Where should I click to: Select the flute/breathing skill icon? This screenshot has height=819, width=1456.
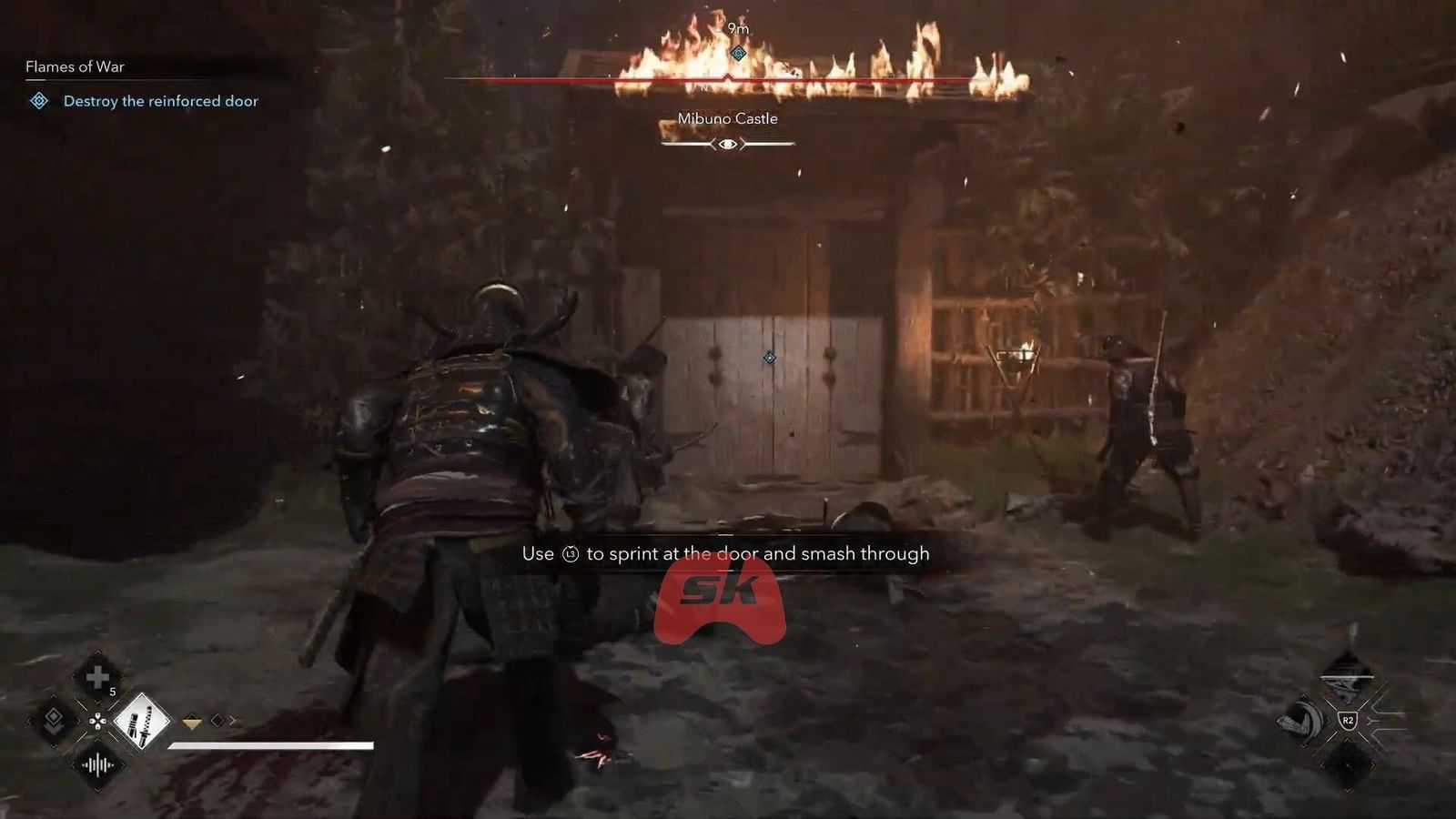[96, 765]
